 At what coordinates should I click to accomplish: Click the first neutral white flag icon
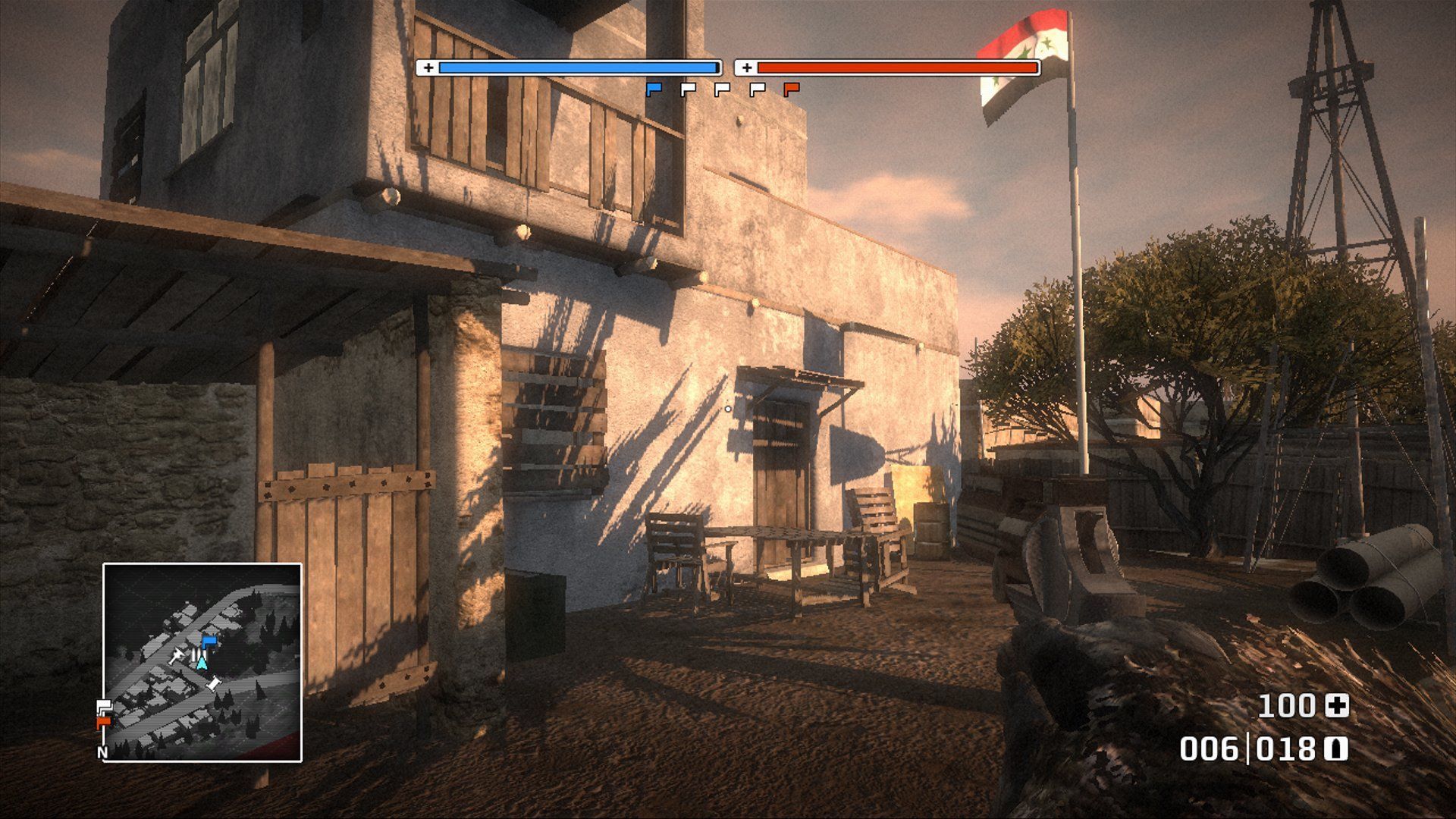[688, 89]
